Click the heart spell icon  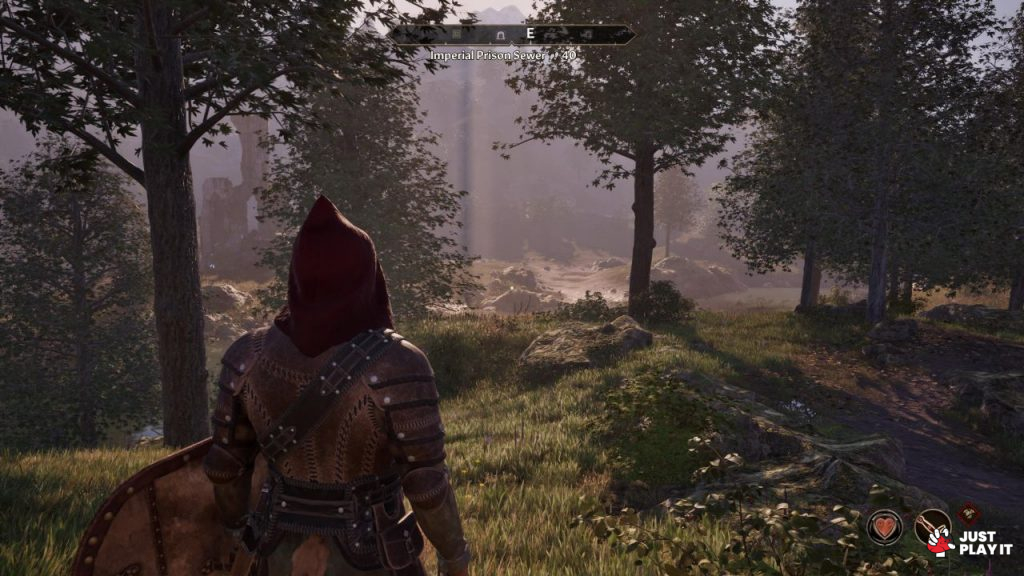coord(884,527)
